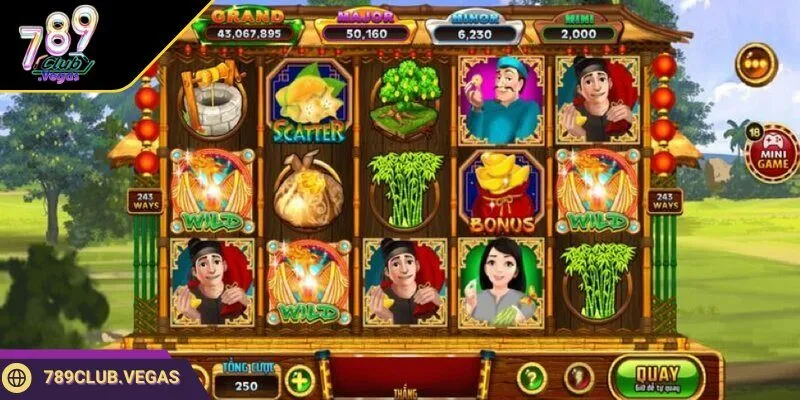
Task: Click the red chili pepper button
Action: click(x=578, y=378)
